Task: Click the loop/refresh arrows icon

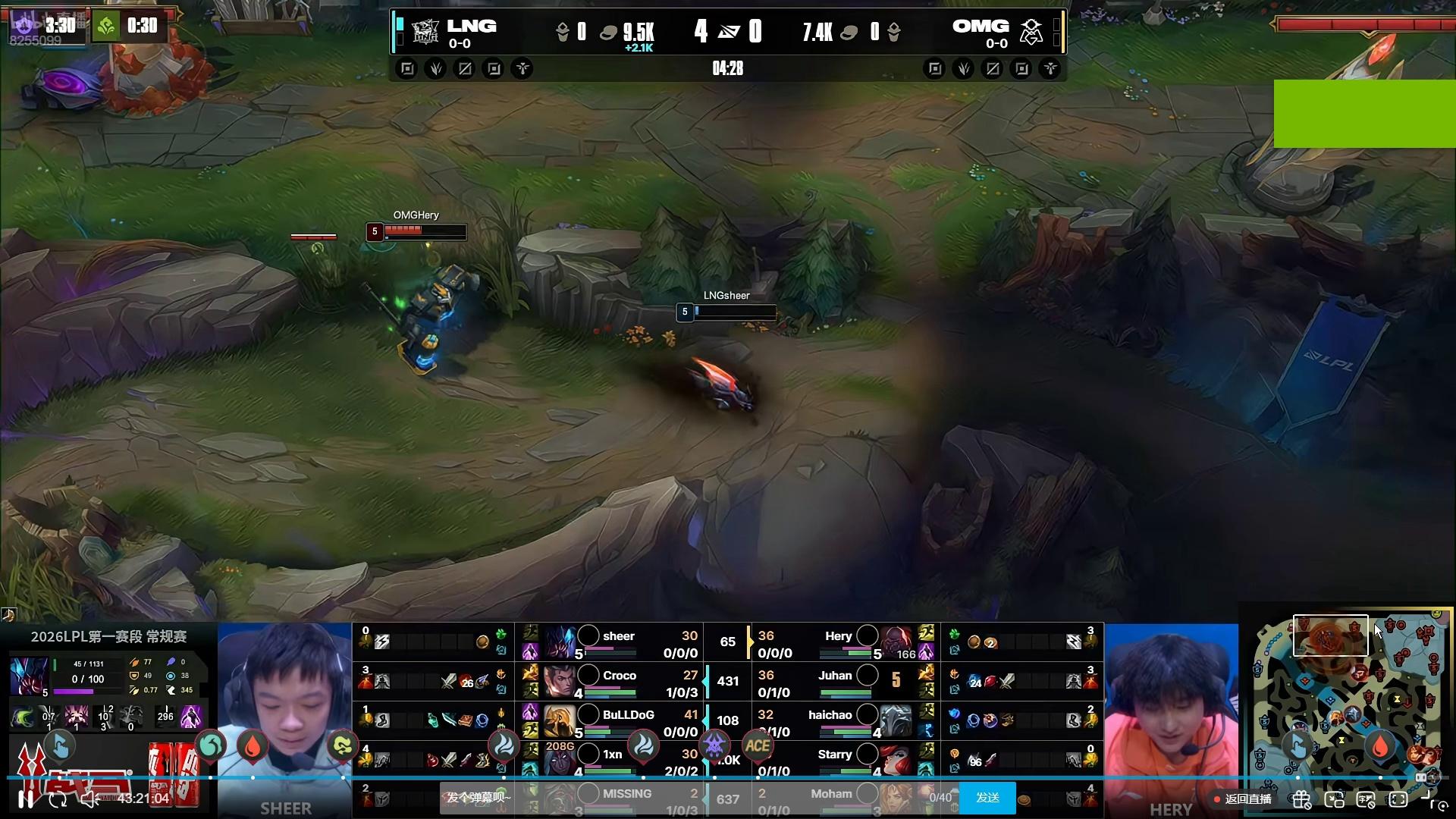Action: (58, 799)
